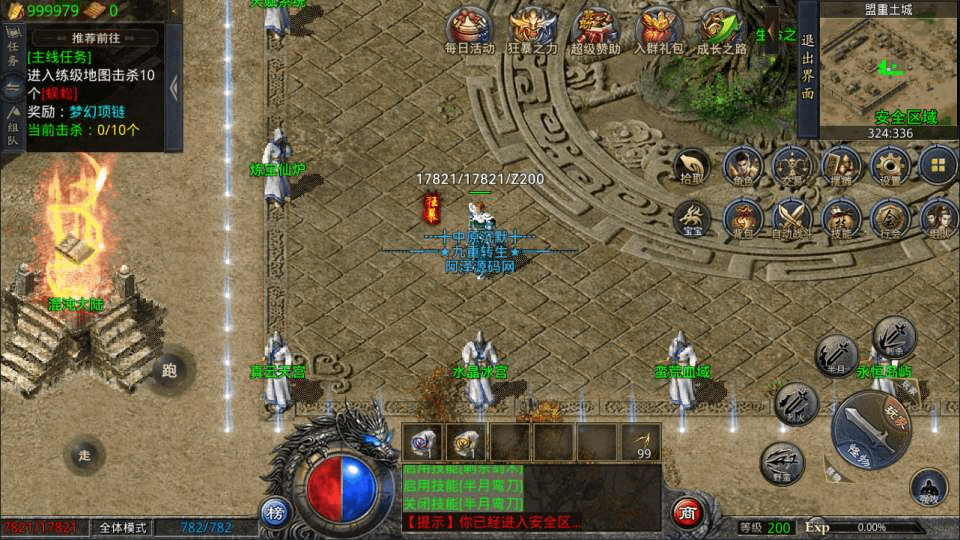
Task: Open the 设置 gear settings
Action: pyautogui.click(x=889, y=166)
